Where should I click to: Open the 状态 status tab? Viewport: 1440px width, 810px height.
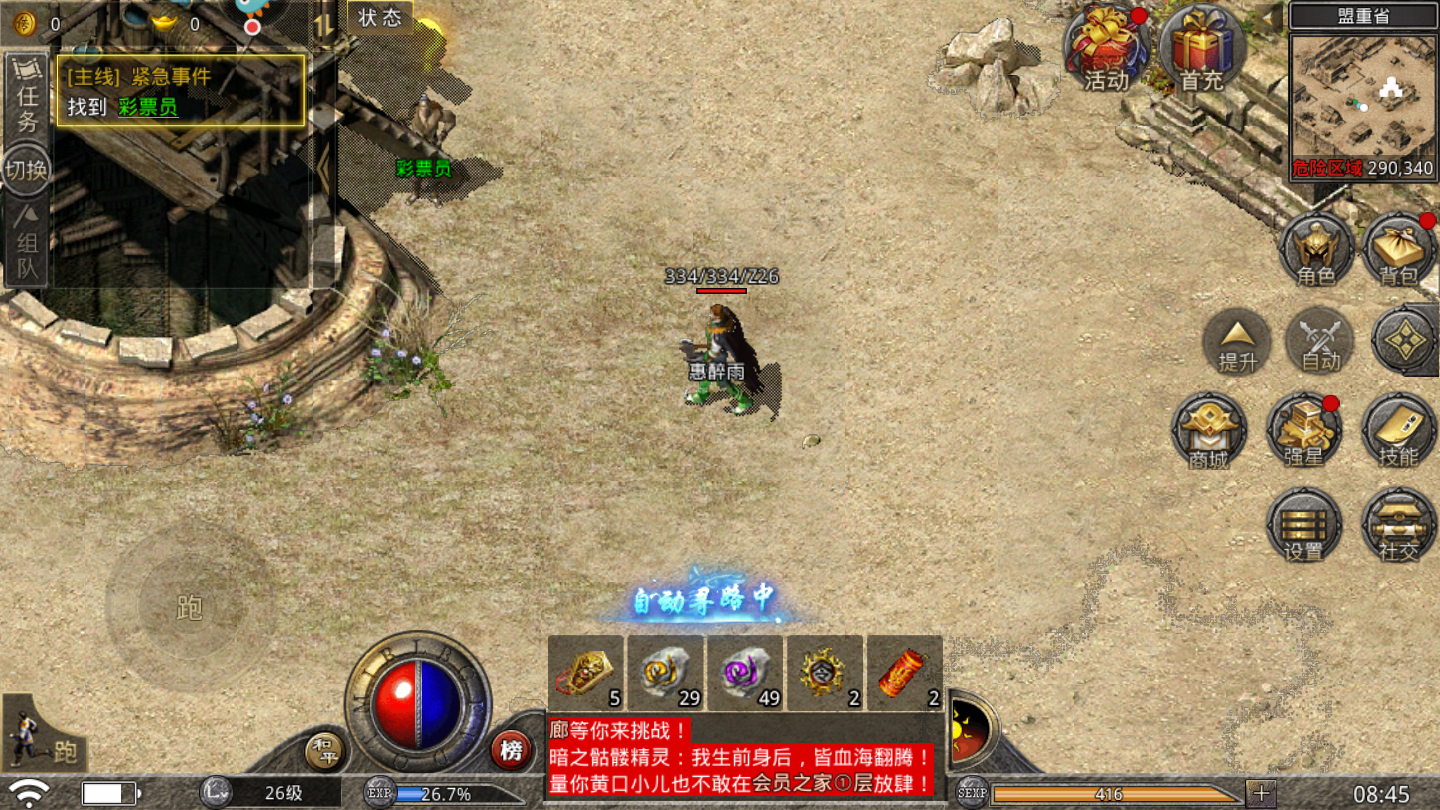point(380,17)
